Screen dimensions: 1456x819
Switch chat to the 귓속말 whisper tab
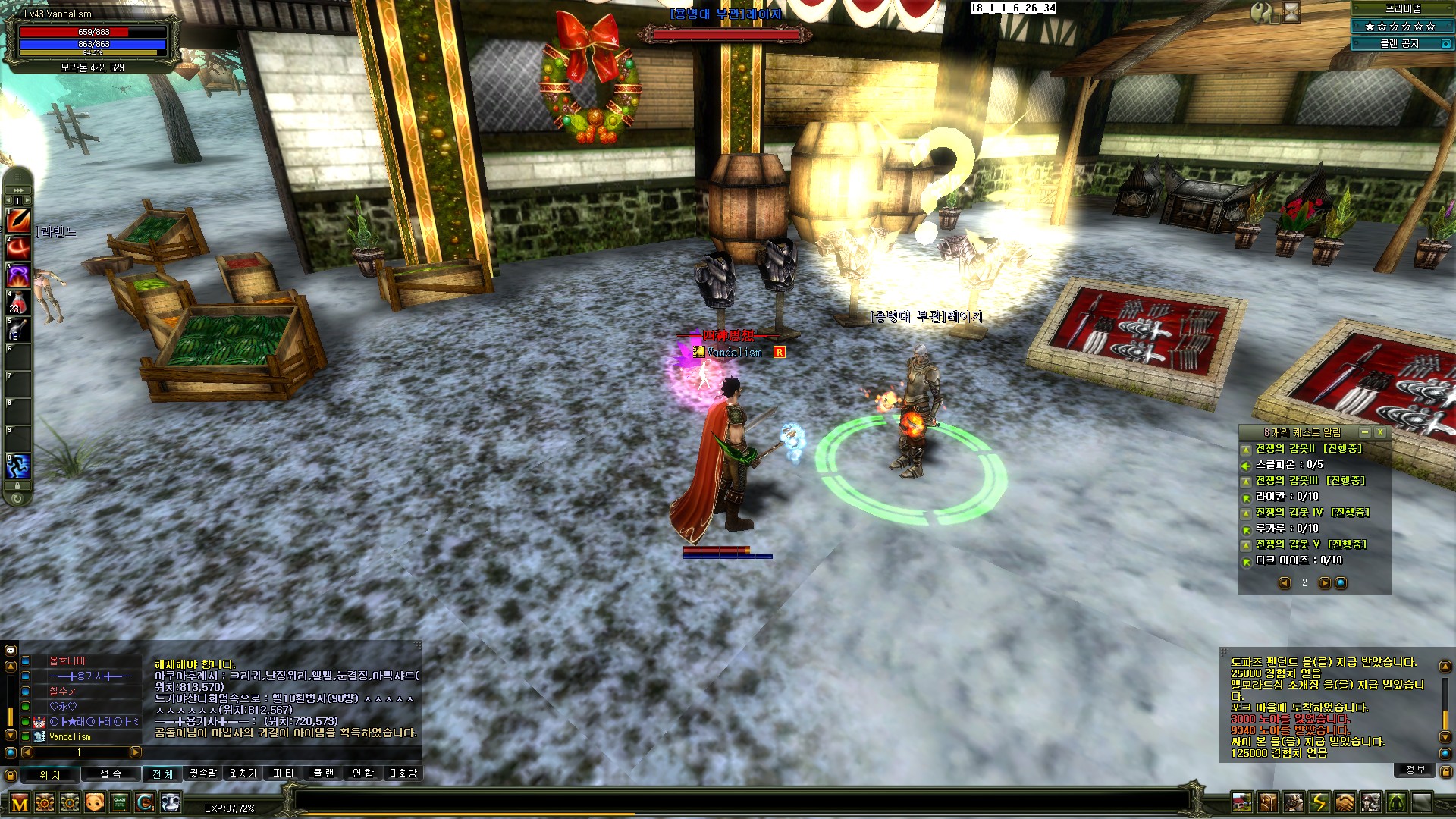click(x=202, y=773)
